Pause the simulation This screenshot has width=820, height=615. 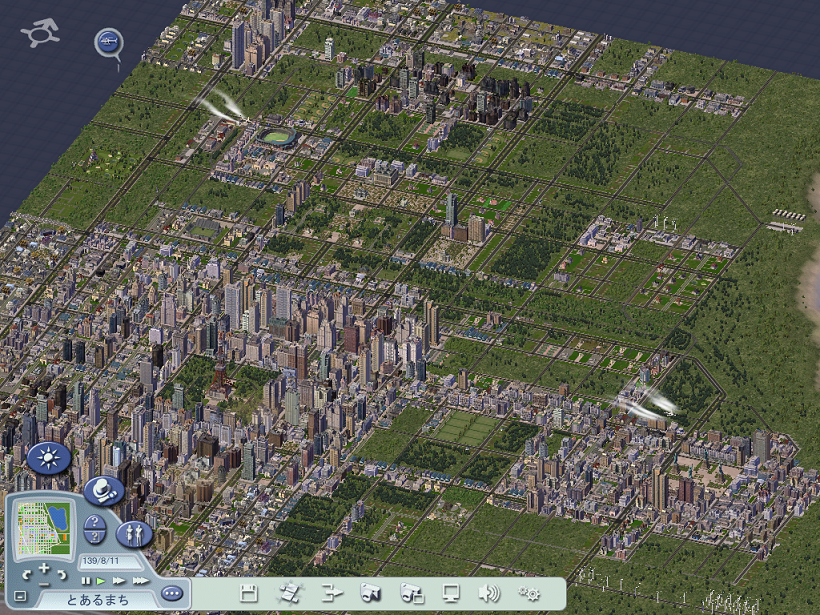(86, 580)
